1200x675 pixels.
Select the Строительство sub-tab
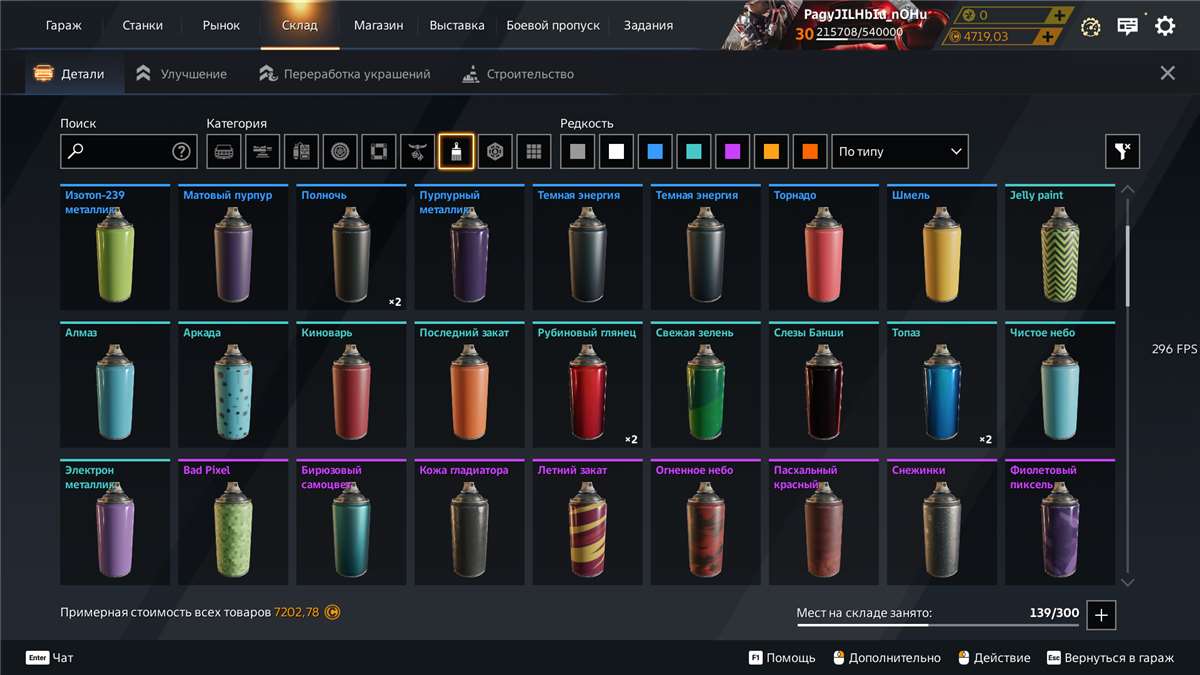point(519,74)
